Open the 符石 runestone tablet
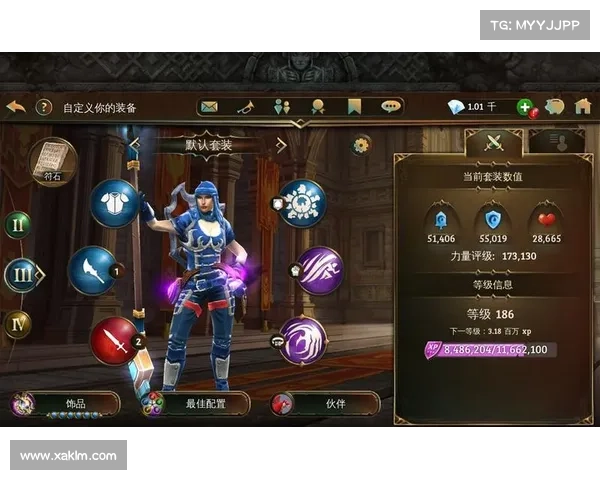The image size is (600, 480). [x=52, y=161]
